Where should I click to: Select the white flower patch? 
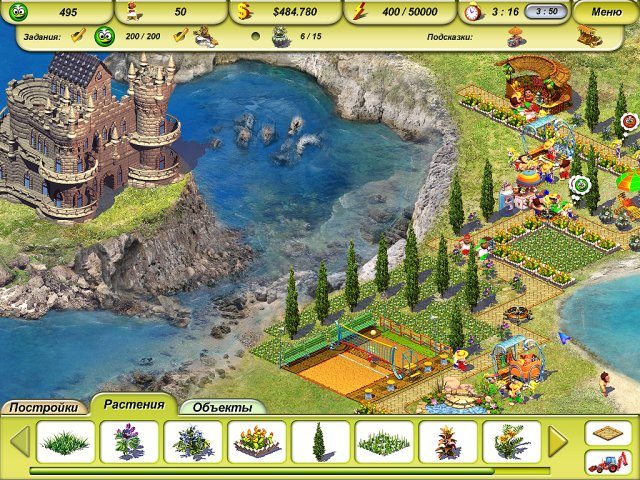pyautogui.click(x=384, y=441)
